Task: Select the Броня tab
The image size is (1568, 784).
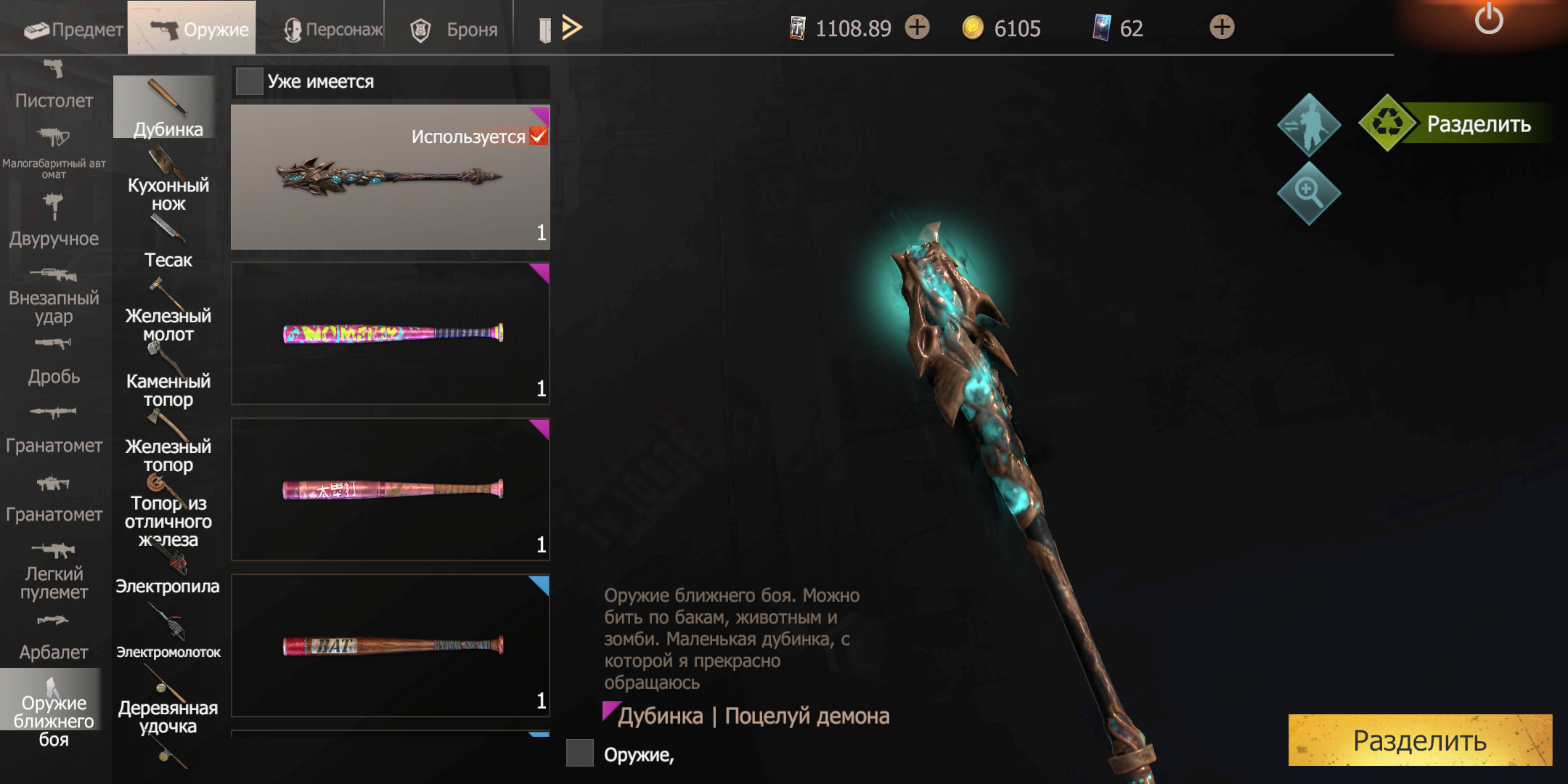Action: [x=454, y=29]
